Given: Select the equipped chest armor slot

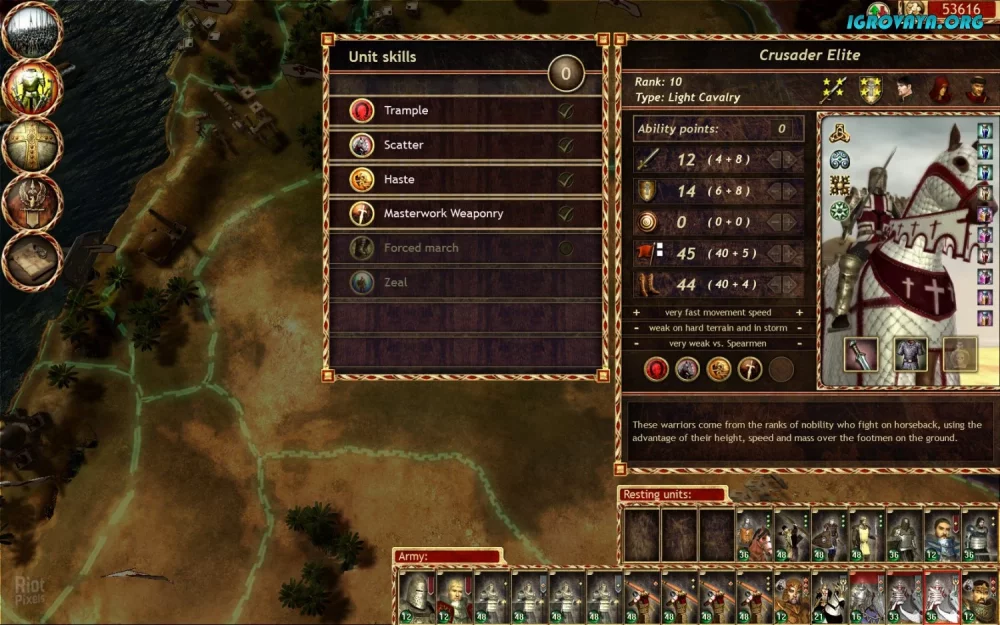Looking at the screenshot, I should pos(910,354).
